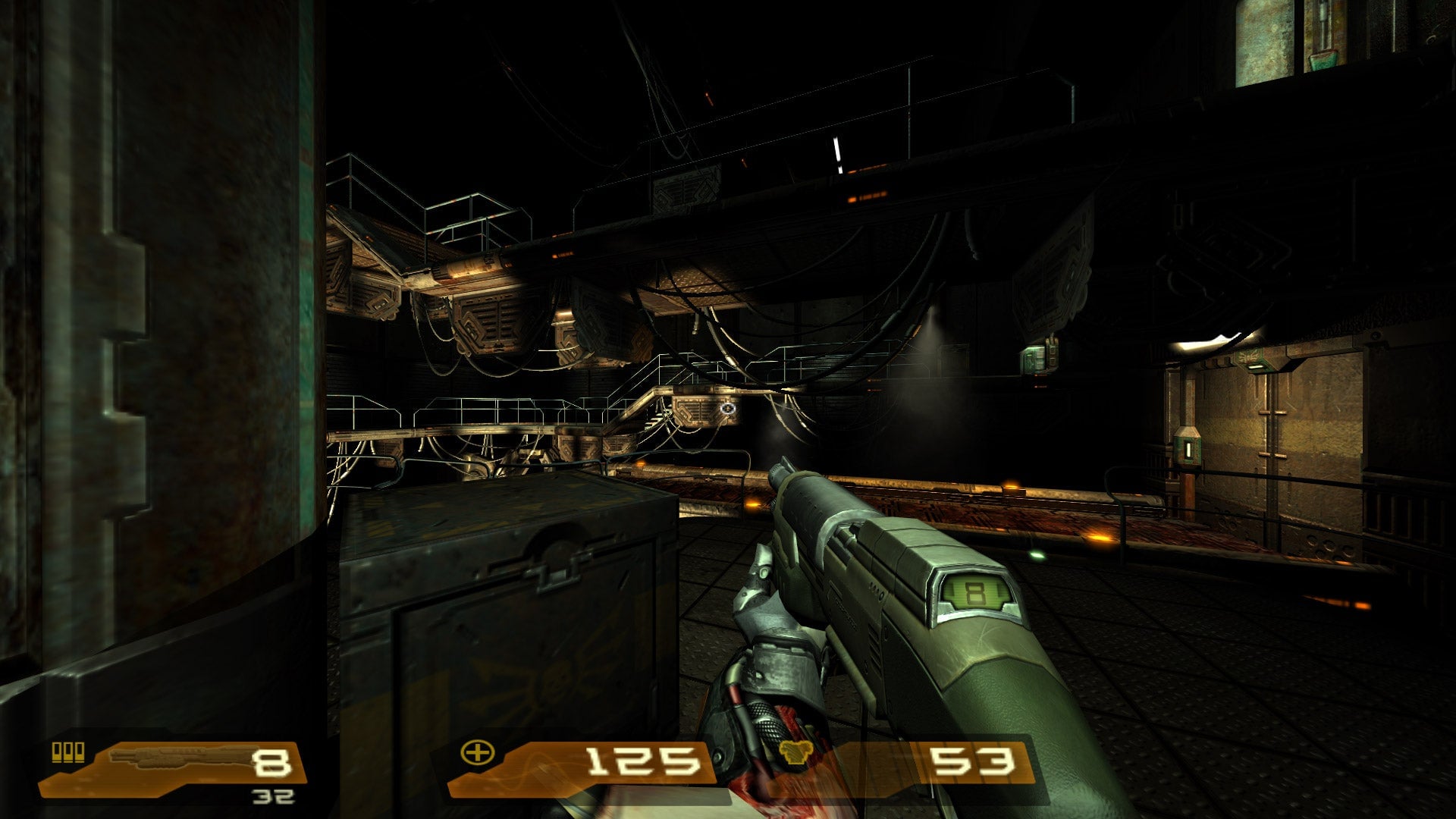Click the glowing blue eye symbol near the walkway
Viewport: 1456px width, 819px height.
point(727,408)
